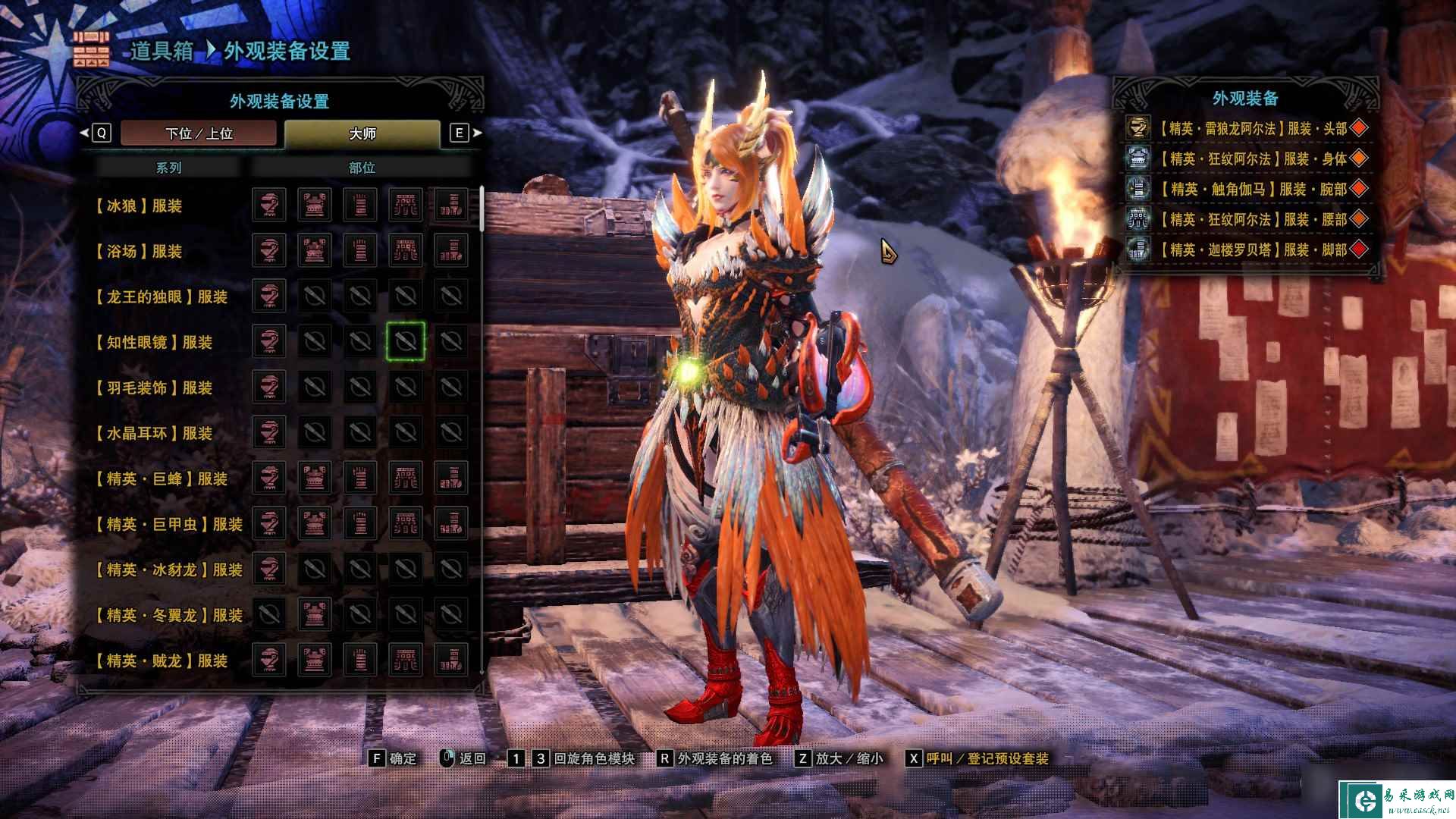The width and height of the screenshot is (1456, 819).
Task: Select the 精英·冰豺龙 head piece
Action: point(269,569)
